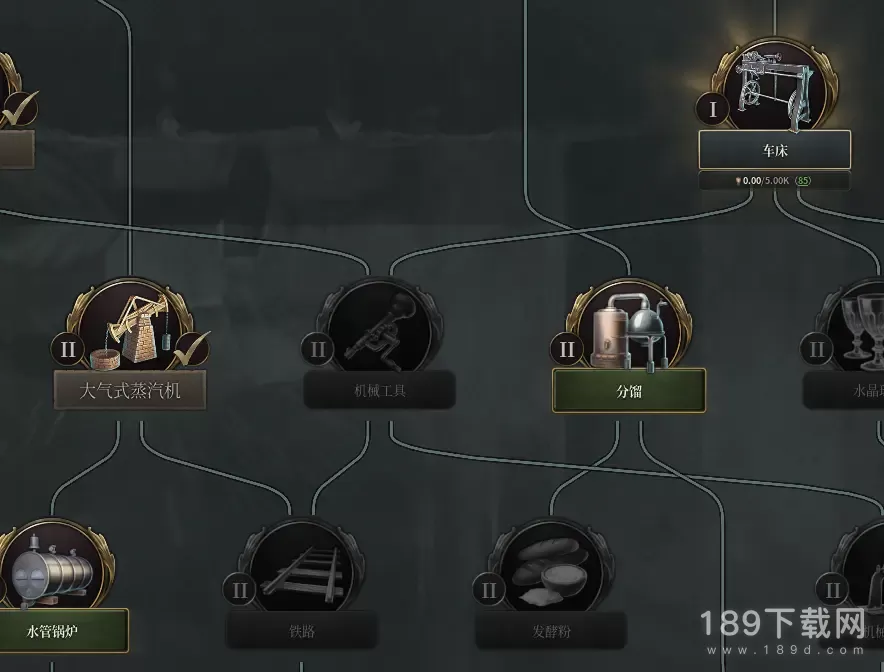Select the 车床 lathe technology
Viewport: 884px width, 672px height.
775,149
